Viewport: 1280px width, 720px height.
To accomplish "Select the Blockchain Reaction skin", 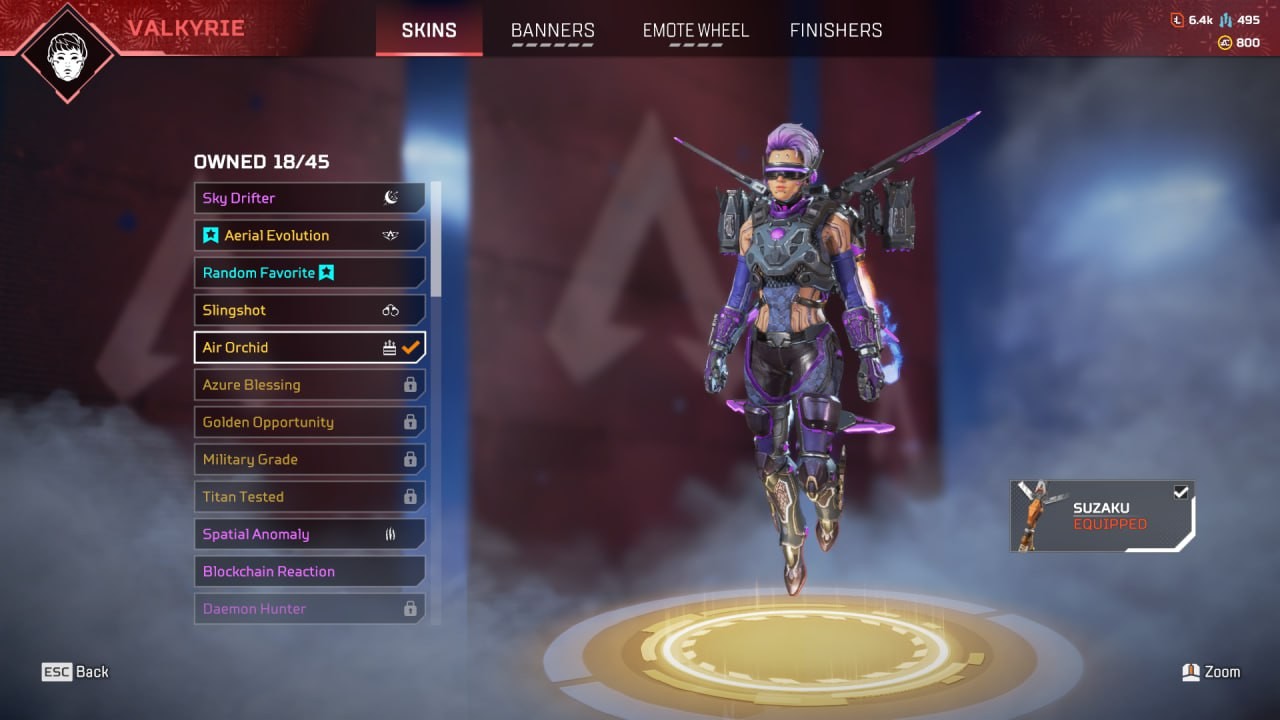I will (x=309, y=571).
